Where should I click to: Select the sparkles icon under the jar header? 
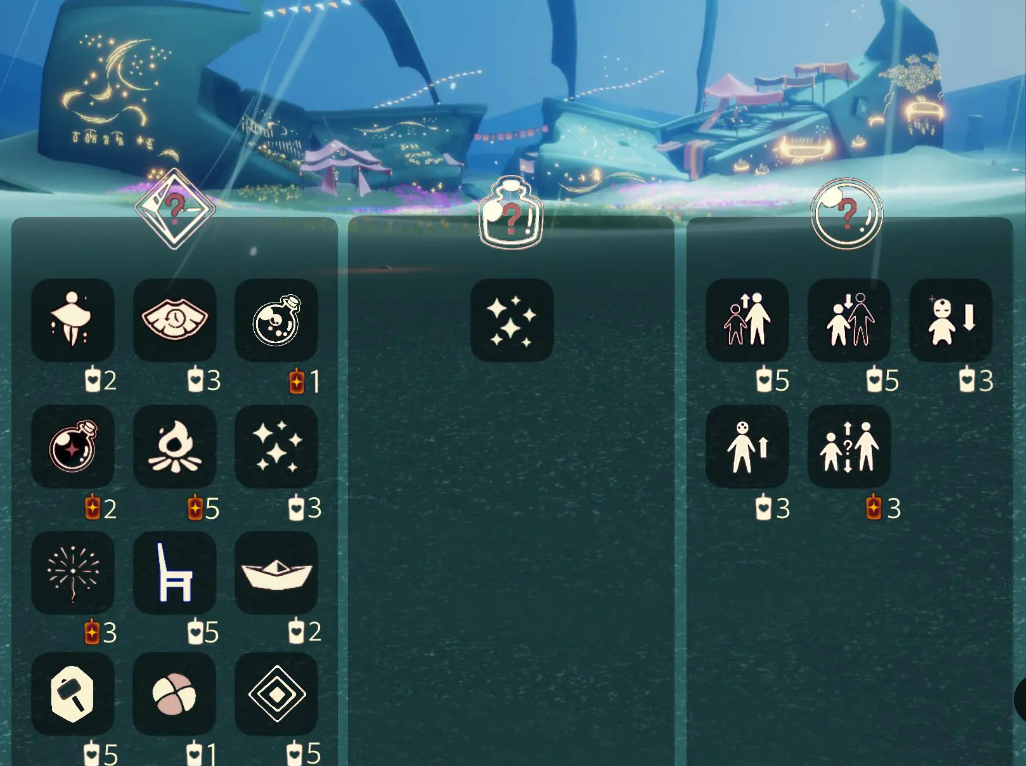point(511,320)
